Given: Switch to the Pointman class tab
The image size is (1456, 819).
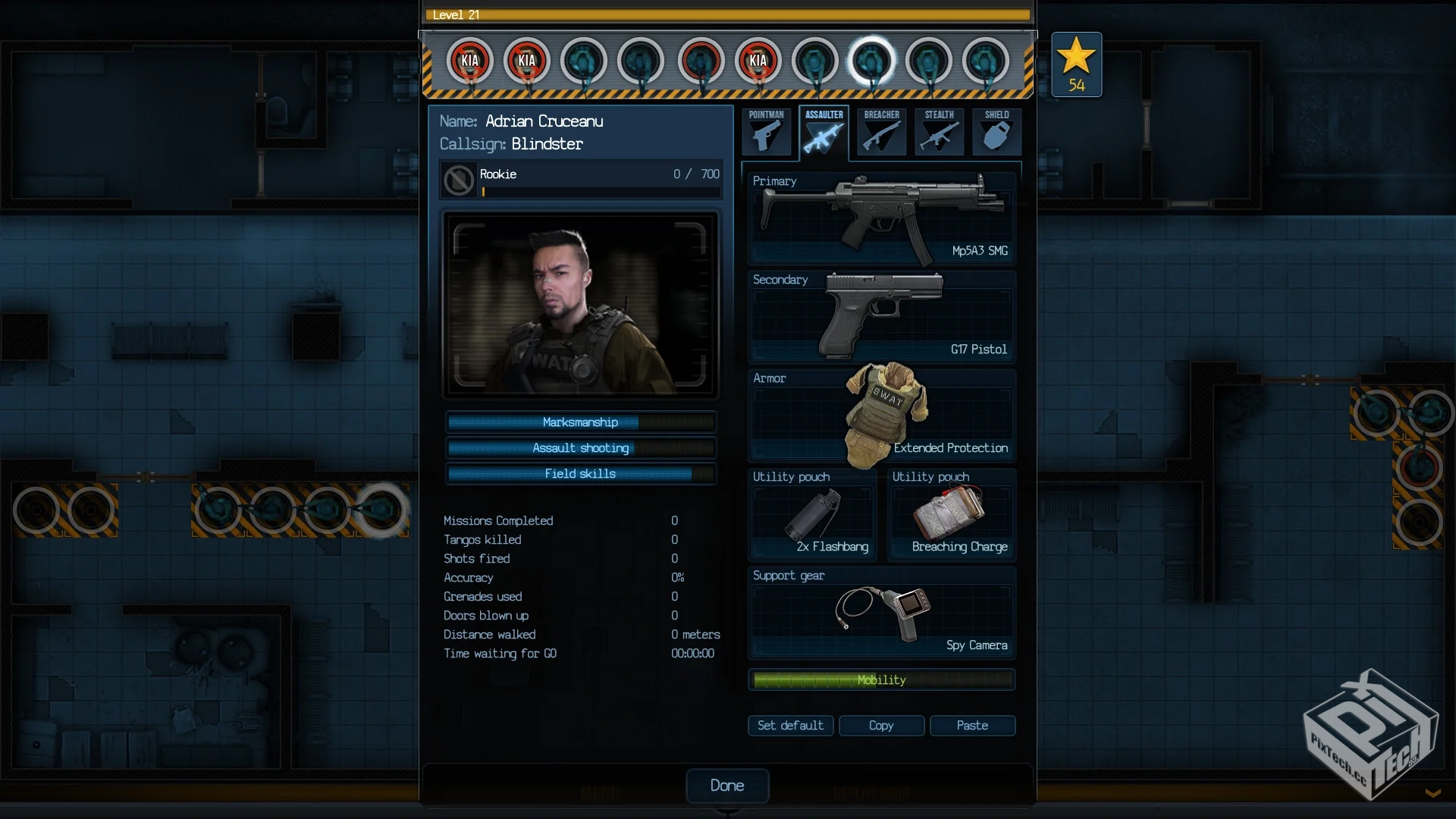Looking at the screenshot, I should [767, 132].
